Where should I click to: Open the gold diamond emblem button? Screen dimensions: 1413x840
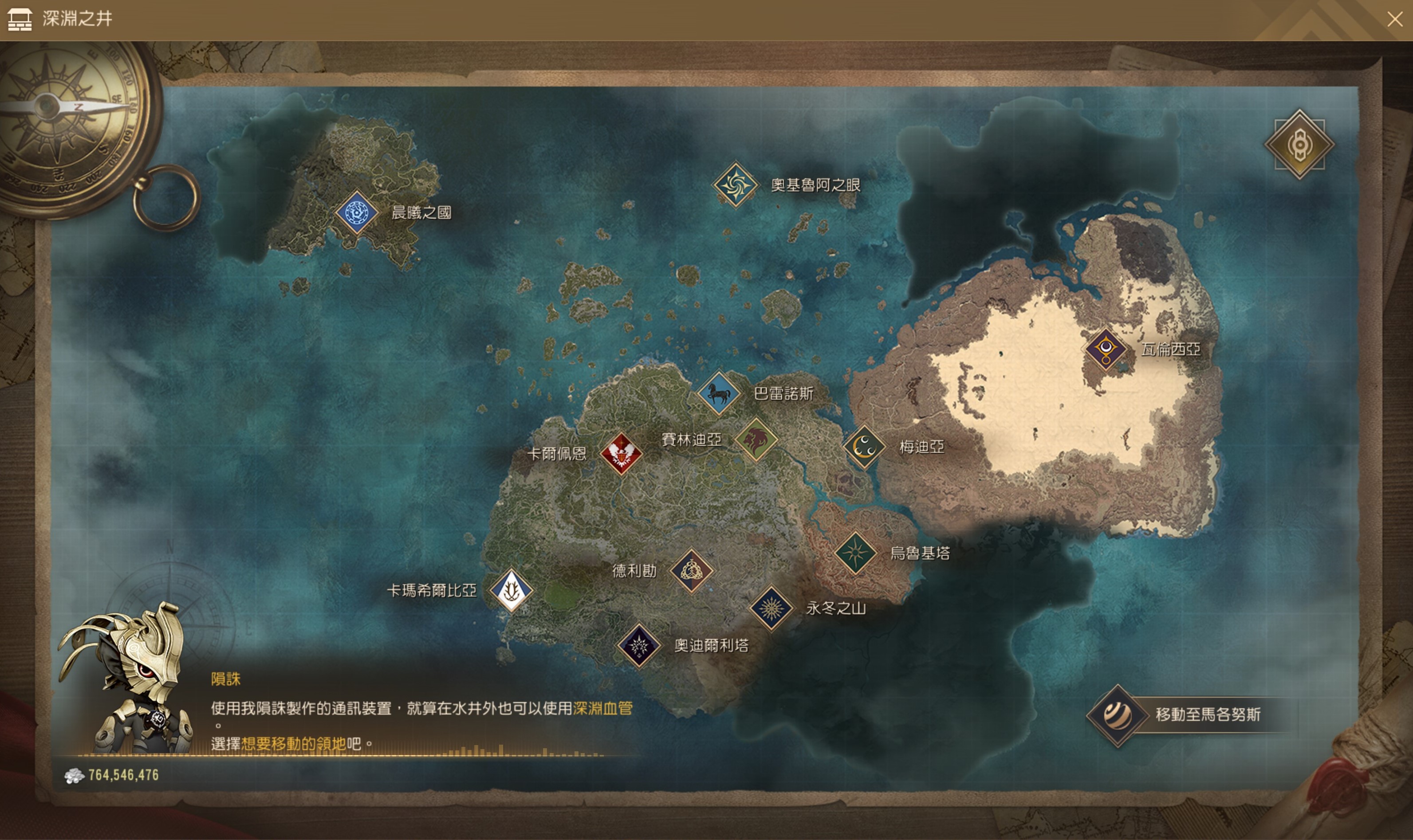coord(1299,145)
